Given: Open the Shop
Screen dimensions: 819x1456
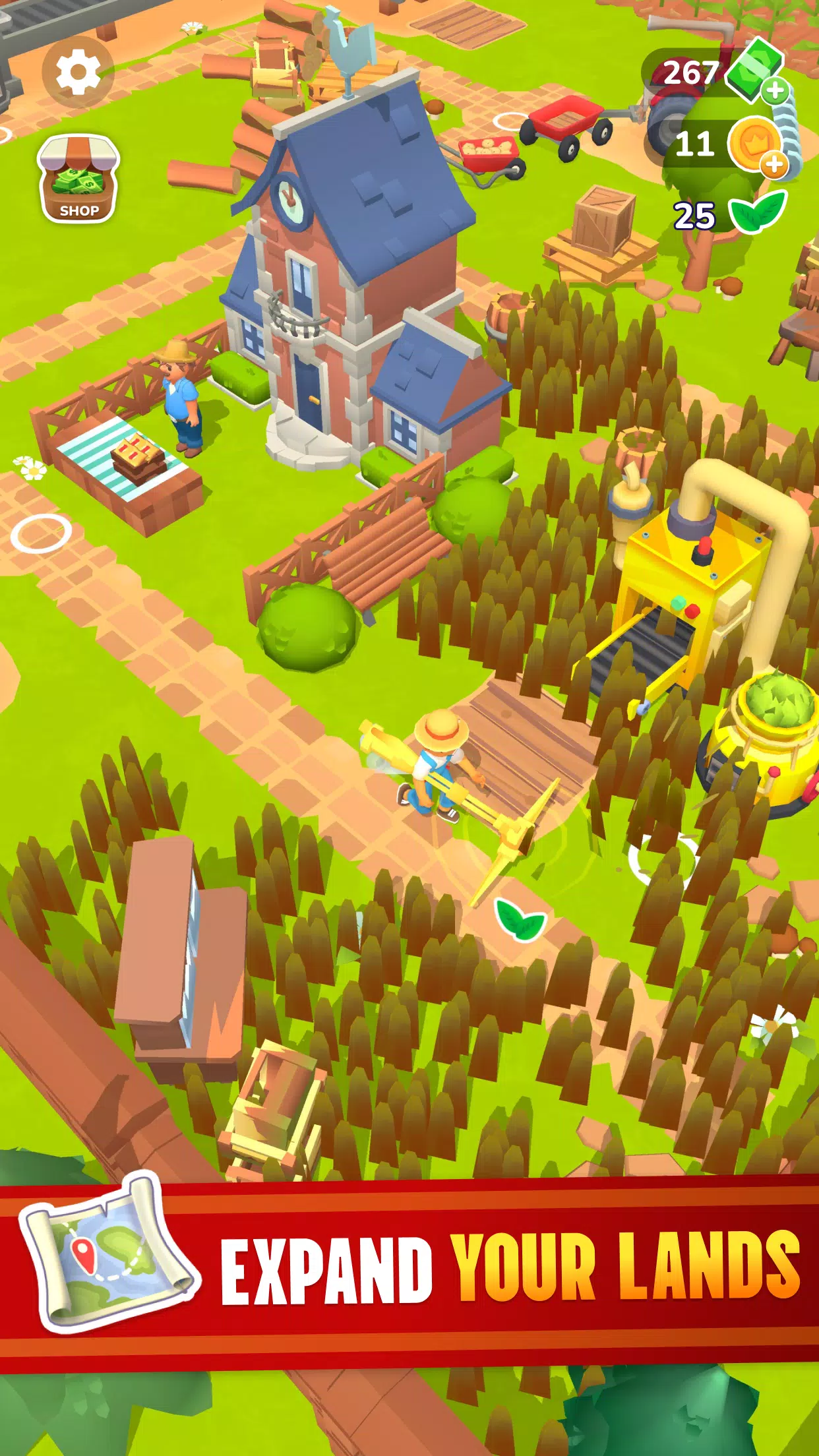Looking at the screenshot, I should pyautogui.click(x=78, y=179).
